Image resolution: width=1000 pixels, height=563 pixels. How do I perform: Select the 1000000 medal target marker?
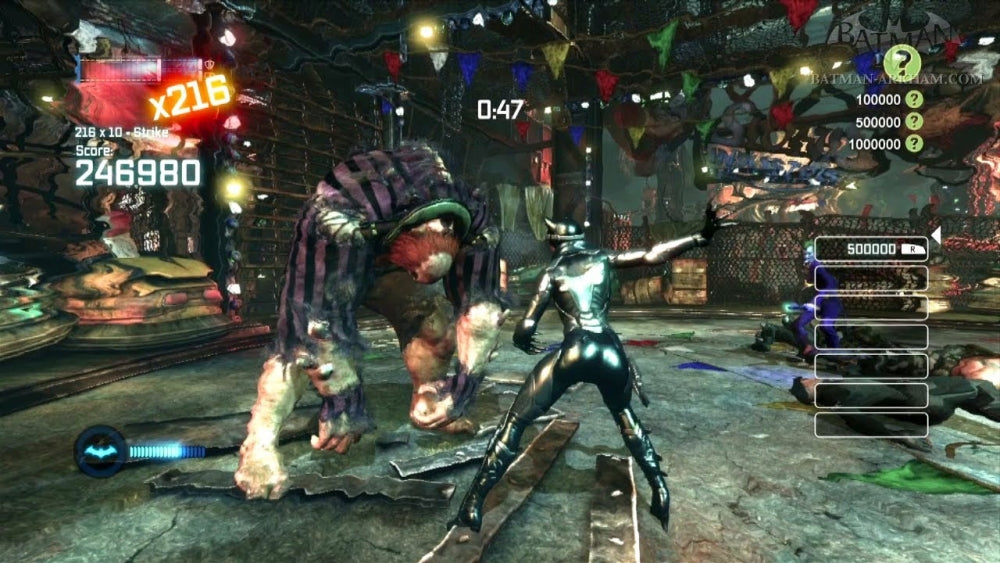pos(913,143)
